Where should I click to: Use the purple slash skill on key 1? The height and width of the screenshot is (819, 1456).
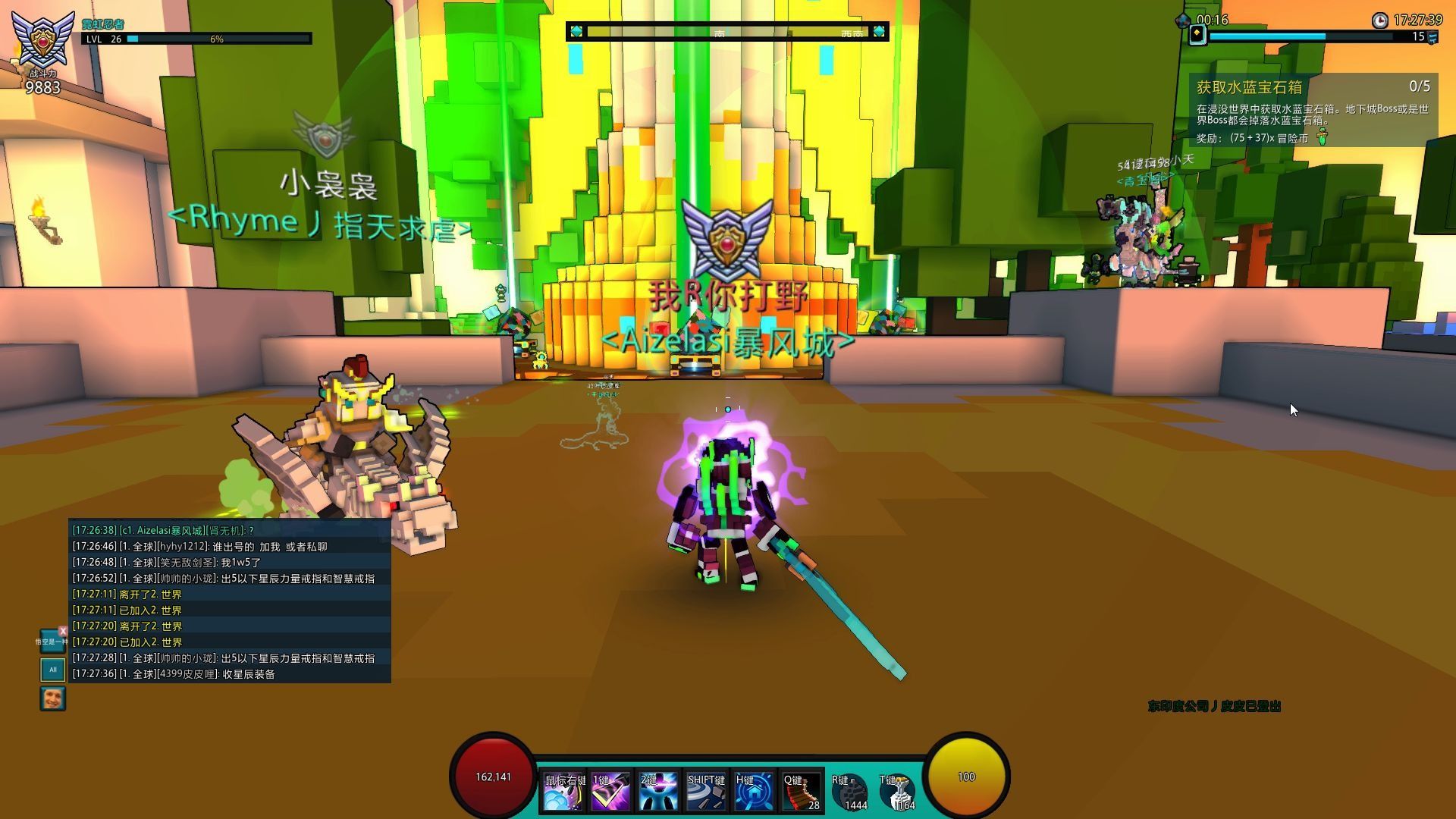[610, 791]
